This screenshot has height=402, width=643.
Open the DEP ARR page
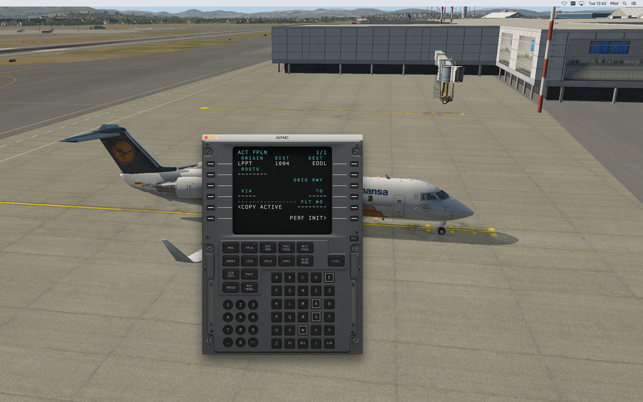click(x=268, y=248)
